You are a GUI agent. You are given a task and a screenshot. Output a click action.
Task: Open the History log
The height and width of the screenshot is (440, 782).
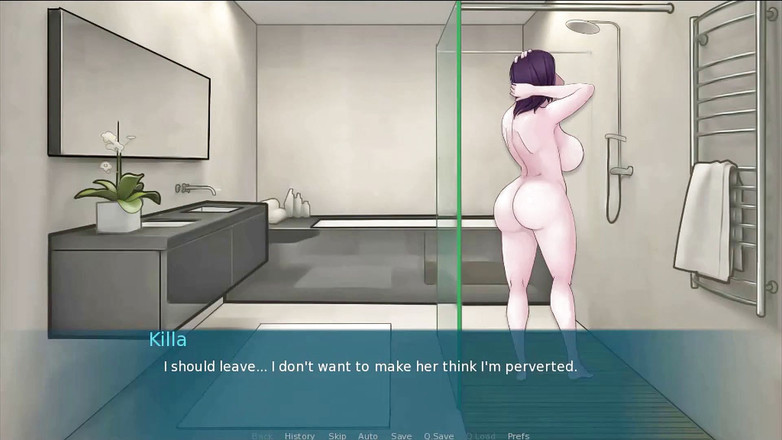299,436
